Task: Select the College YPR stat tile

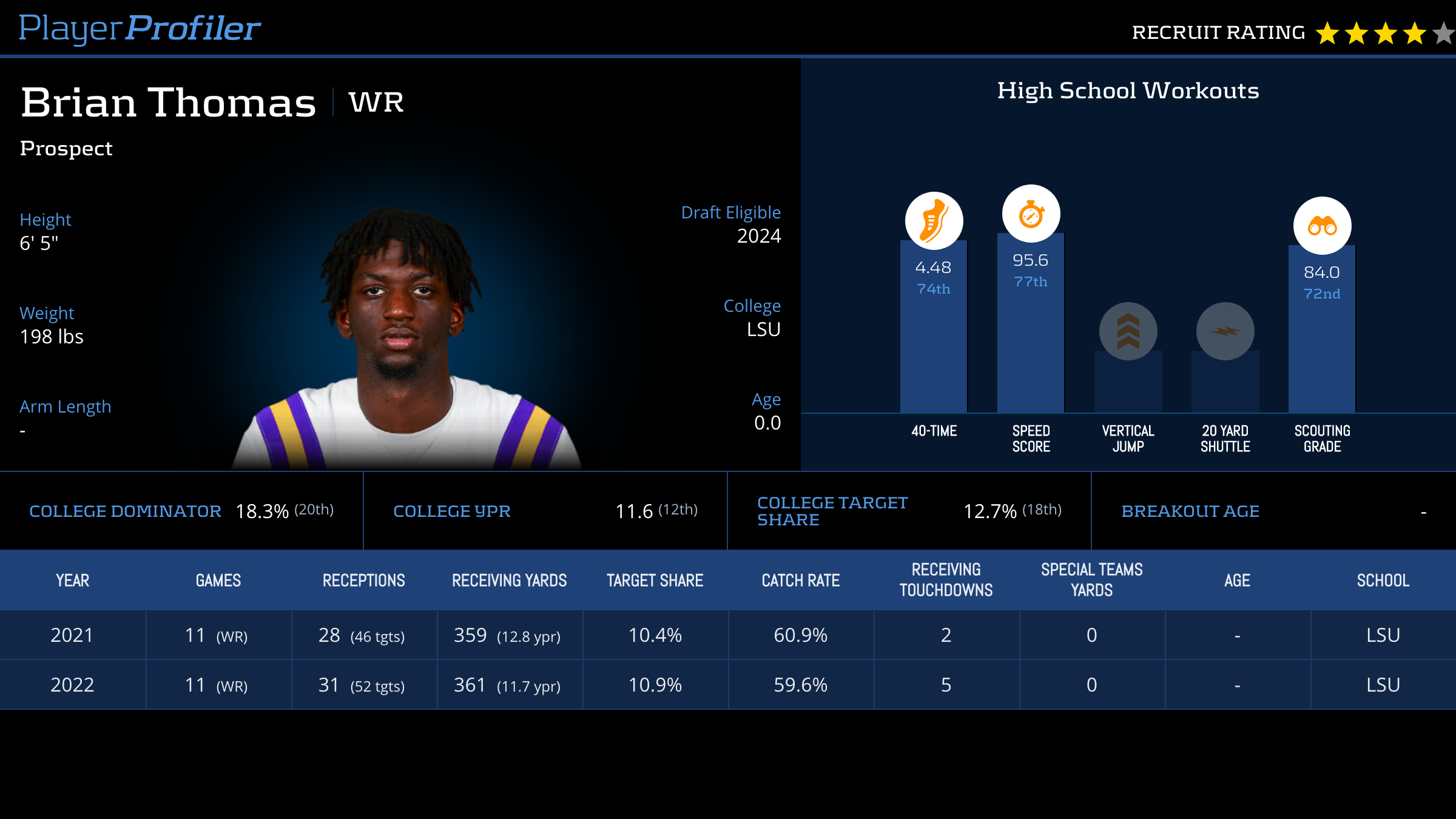Action: coord(545,511)
